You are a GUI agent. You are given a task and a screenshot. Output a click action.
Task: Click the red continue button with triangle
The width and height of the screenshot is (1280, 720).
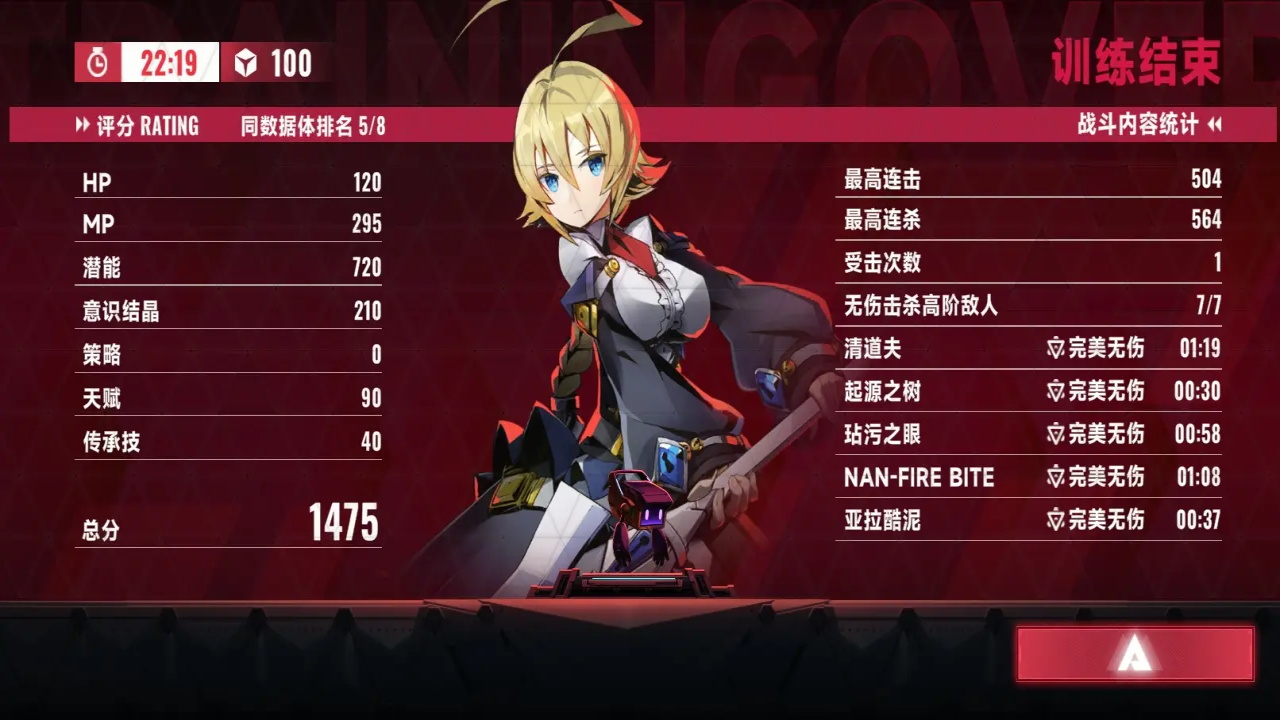pos(1135,655)
